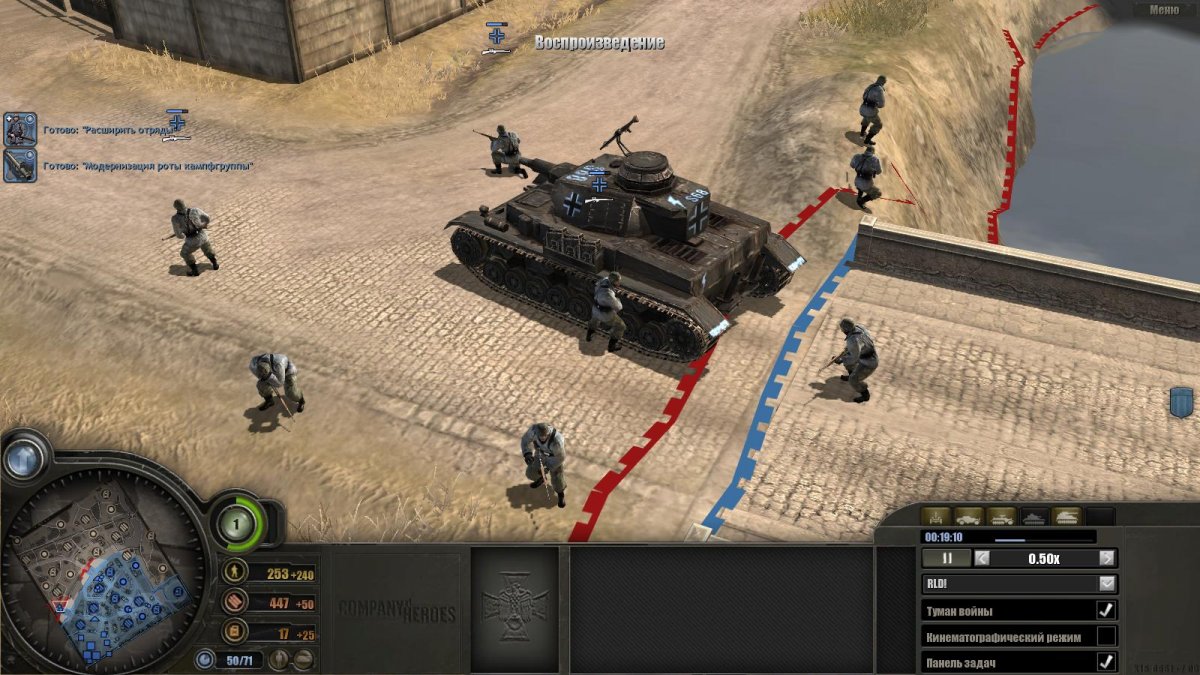The image size is (1200, 675).
Task: Toggle the Панель задач checkbox
Action: click(x=1106, y=661)
